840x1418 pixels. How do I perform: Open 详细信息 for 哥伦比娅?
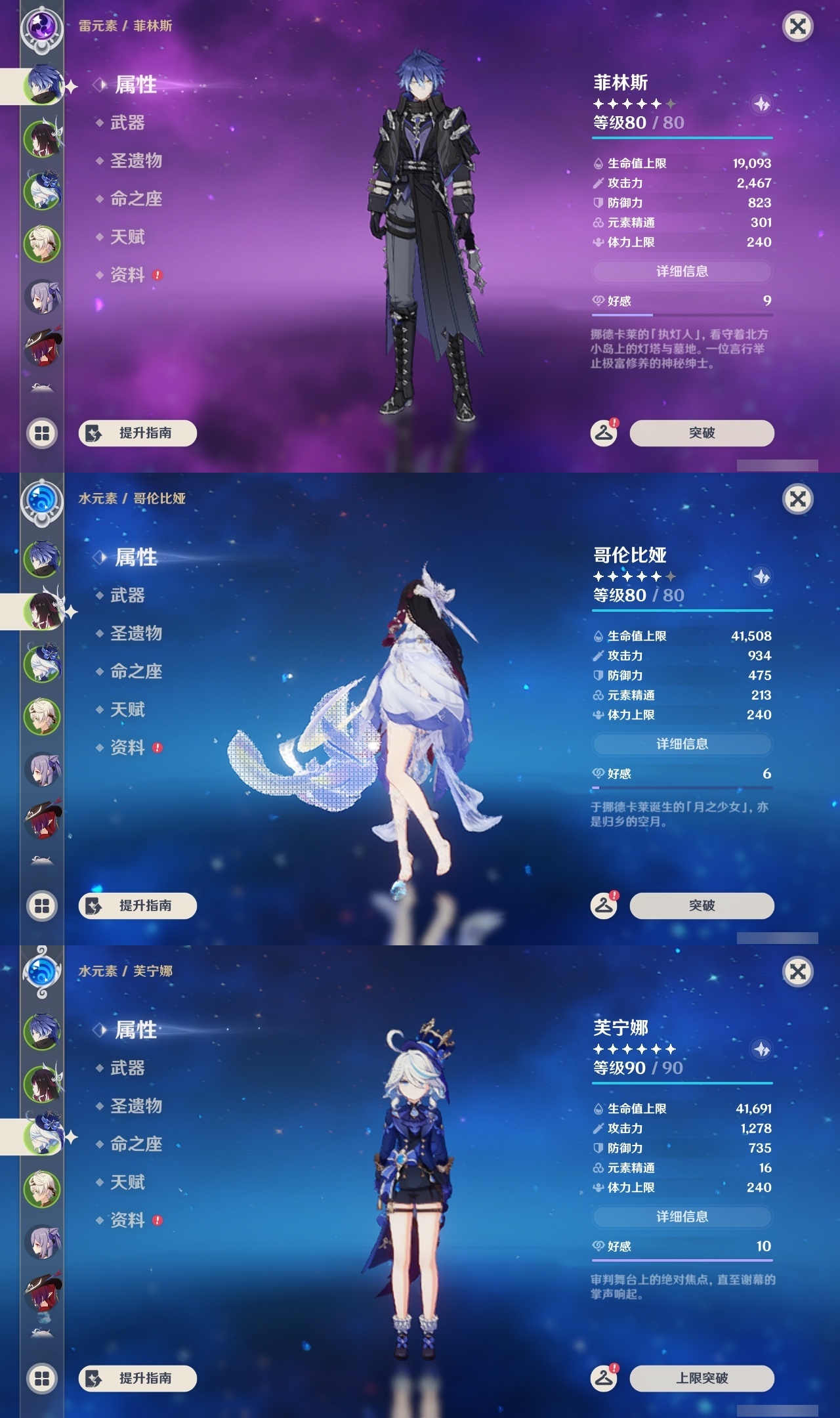[681, 744]
